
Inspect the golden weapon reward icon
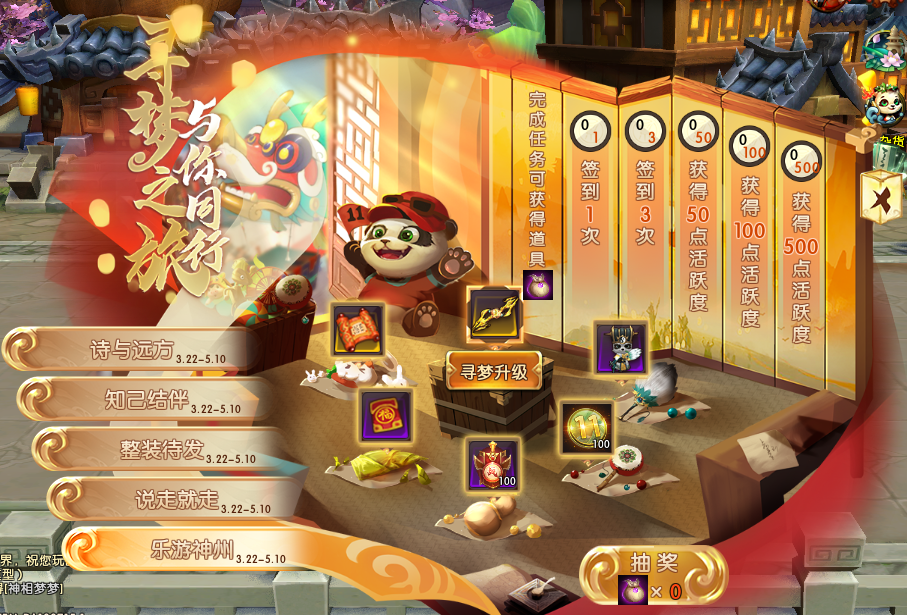[495, 312]
